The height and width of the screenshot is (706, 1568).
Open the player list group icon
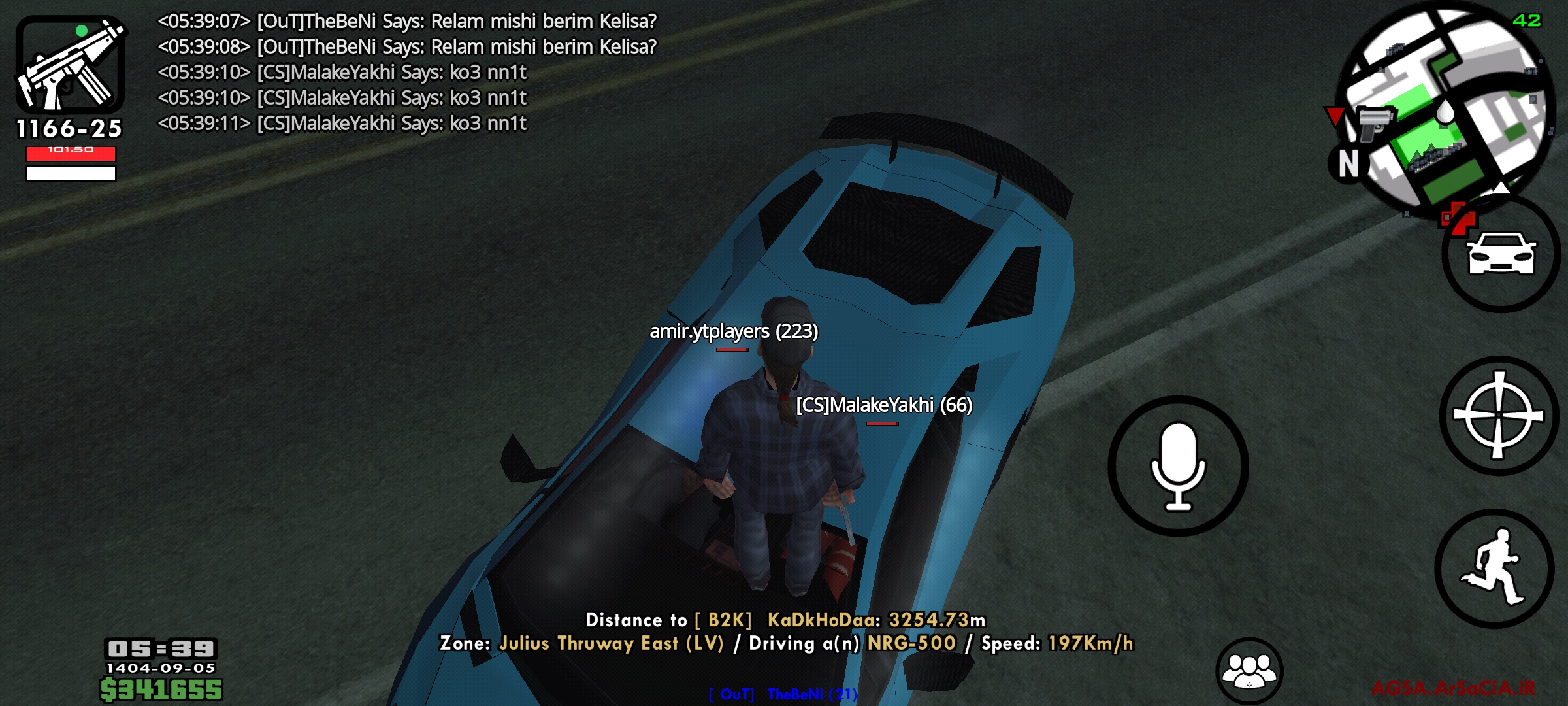pos(1249,670)
